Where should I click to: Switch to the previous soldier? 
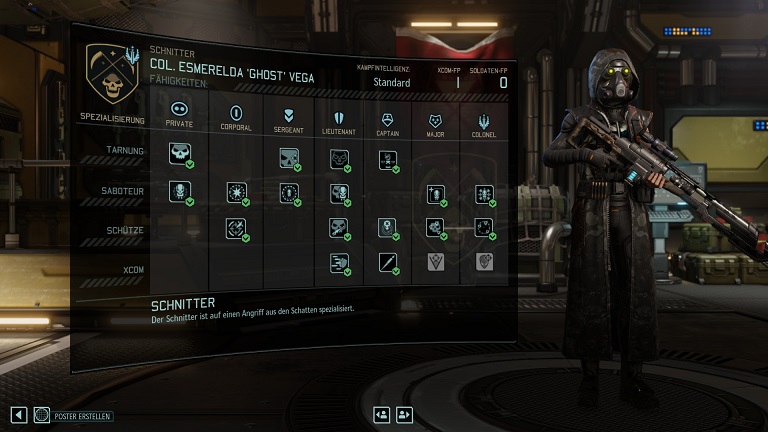(381, 414)
